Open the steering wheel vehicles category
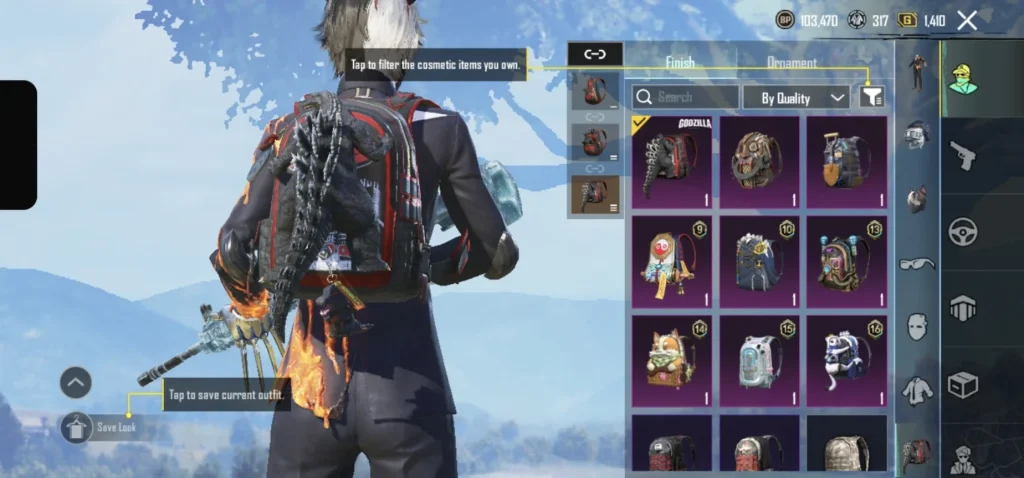The height and width of the screenshot is (478, 1024). point(964,232)
